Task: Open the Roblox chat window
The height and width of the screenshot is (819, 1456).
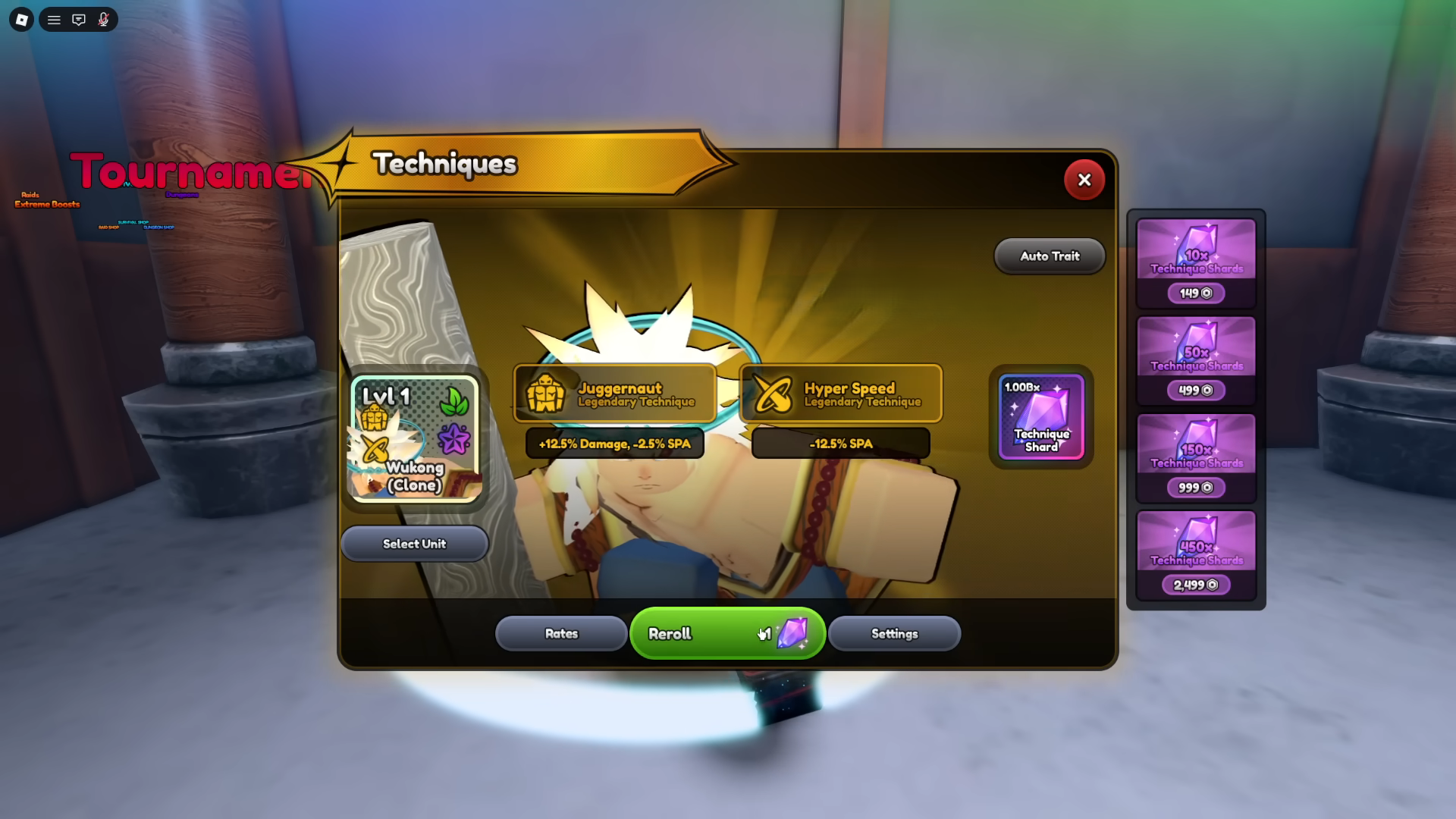Action: pos(79,20)
